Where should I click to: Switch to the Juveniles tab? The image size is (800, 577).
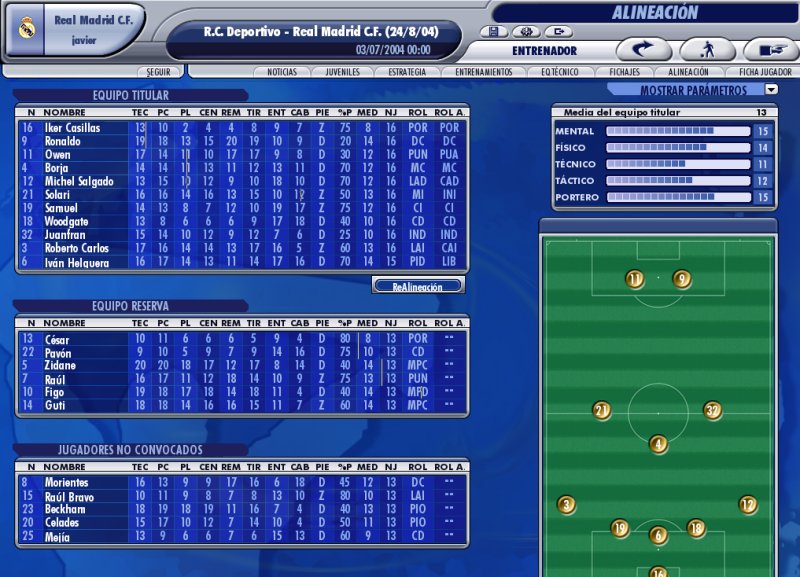click(x=343, y=72)
